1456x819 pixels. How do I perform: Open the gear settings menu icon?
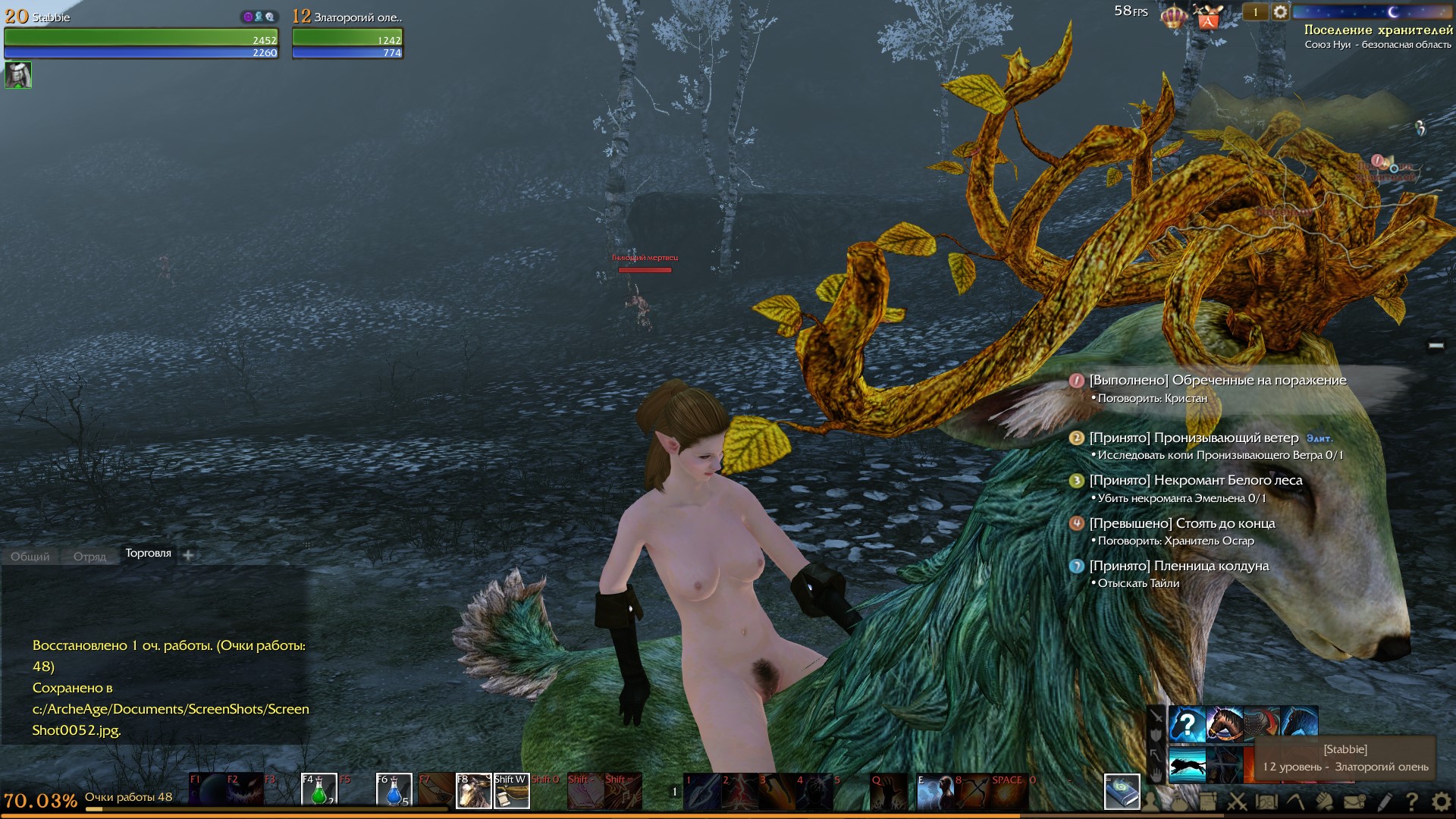[x=1441, y=801]
